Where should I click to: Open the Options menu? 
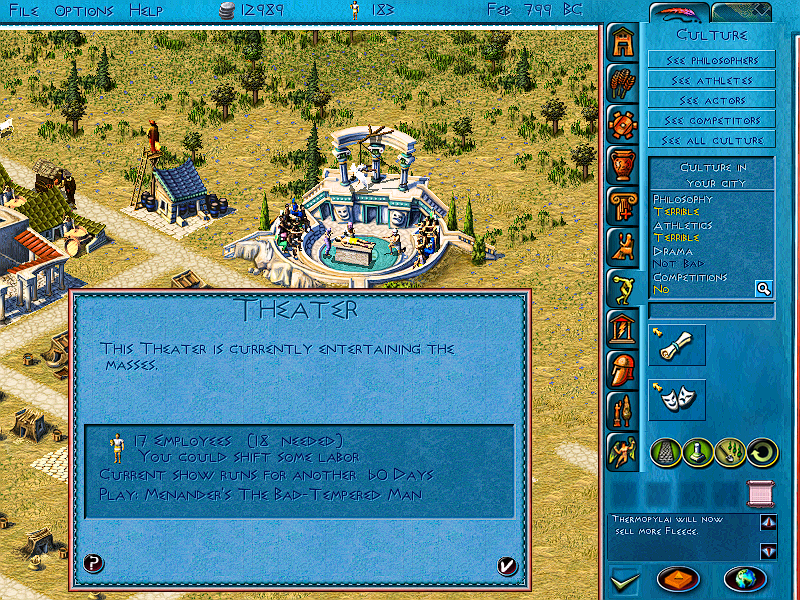(x=83, y=10)
